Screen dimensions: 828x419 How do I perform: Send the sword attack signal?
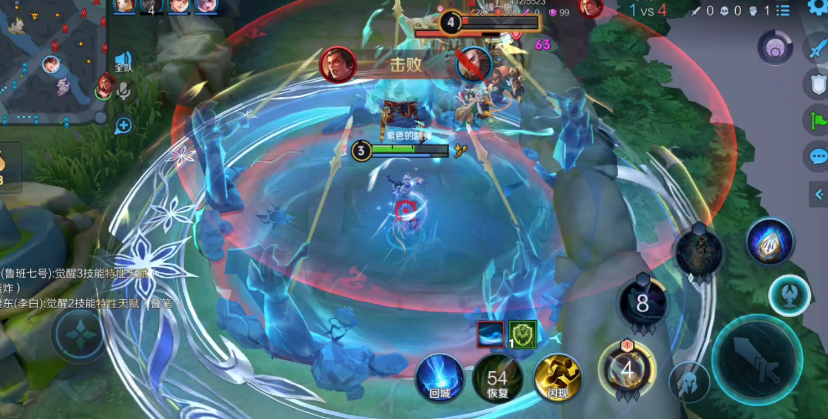coord(816,50)
